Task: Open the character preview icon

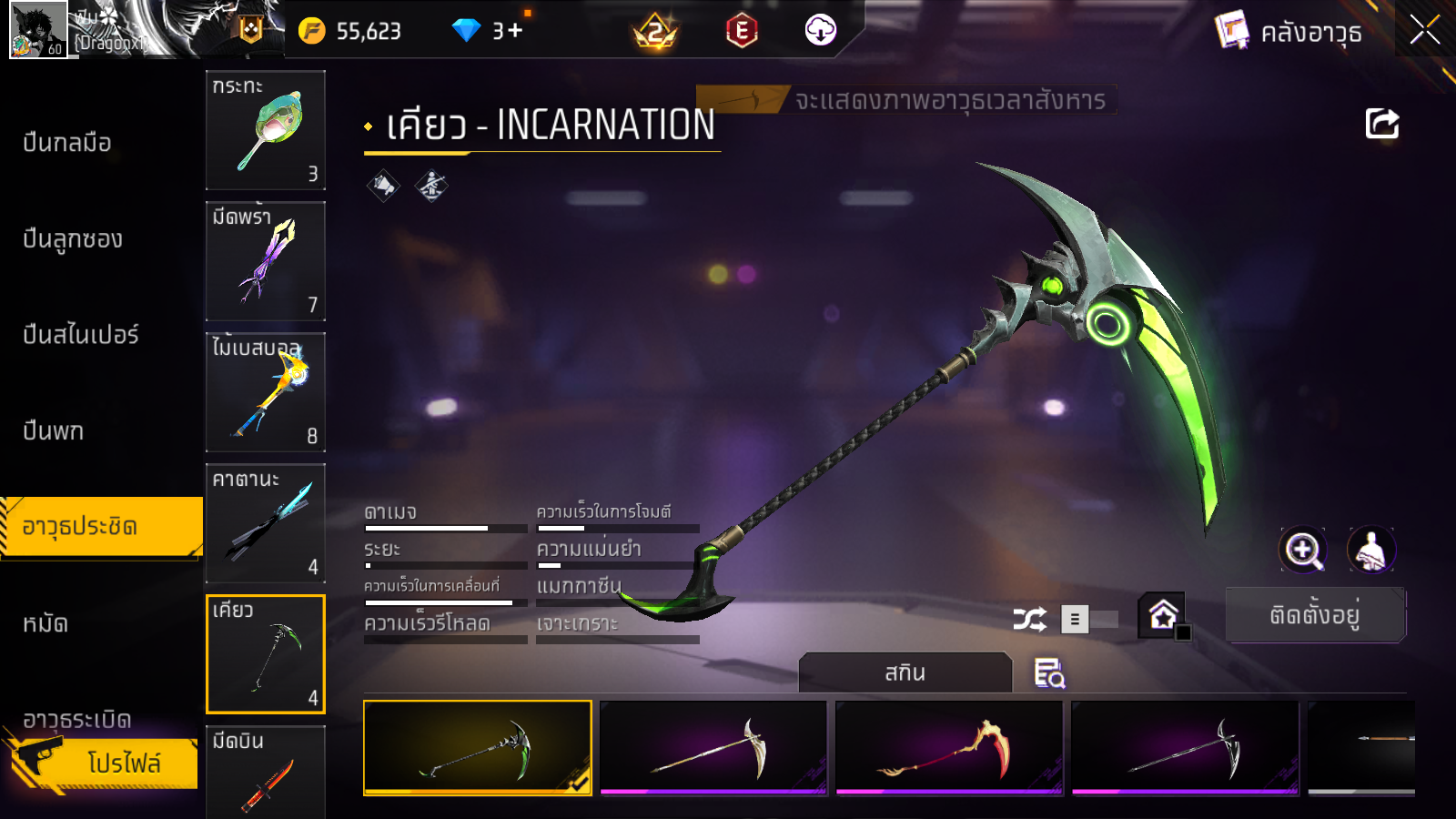Action: coord(1370,550)
